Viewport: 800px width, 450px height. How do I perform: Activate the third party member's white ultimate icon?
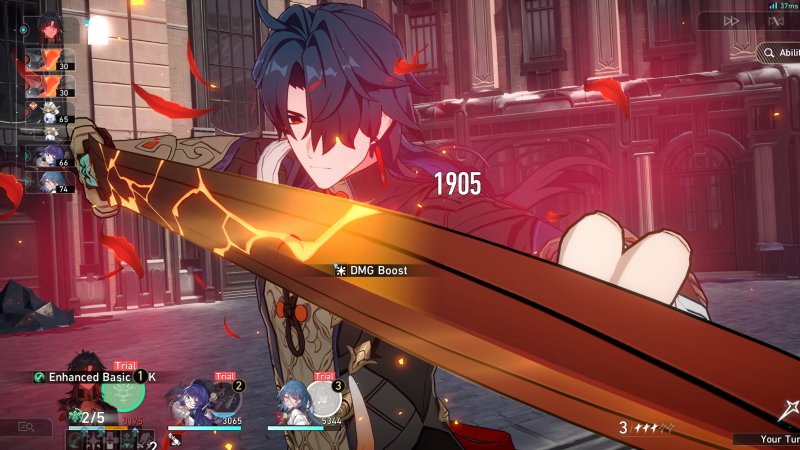[x=324, y=397]
